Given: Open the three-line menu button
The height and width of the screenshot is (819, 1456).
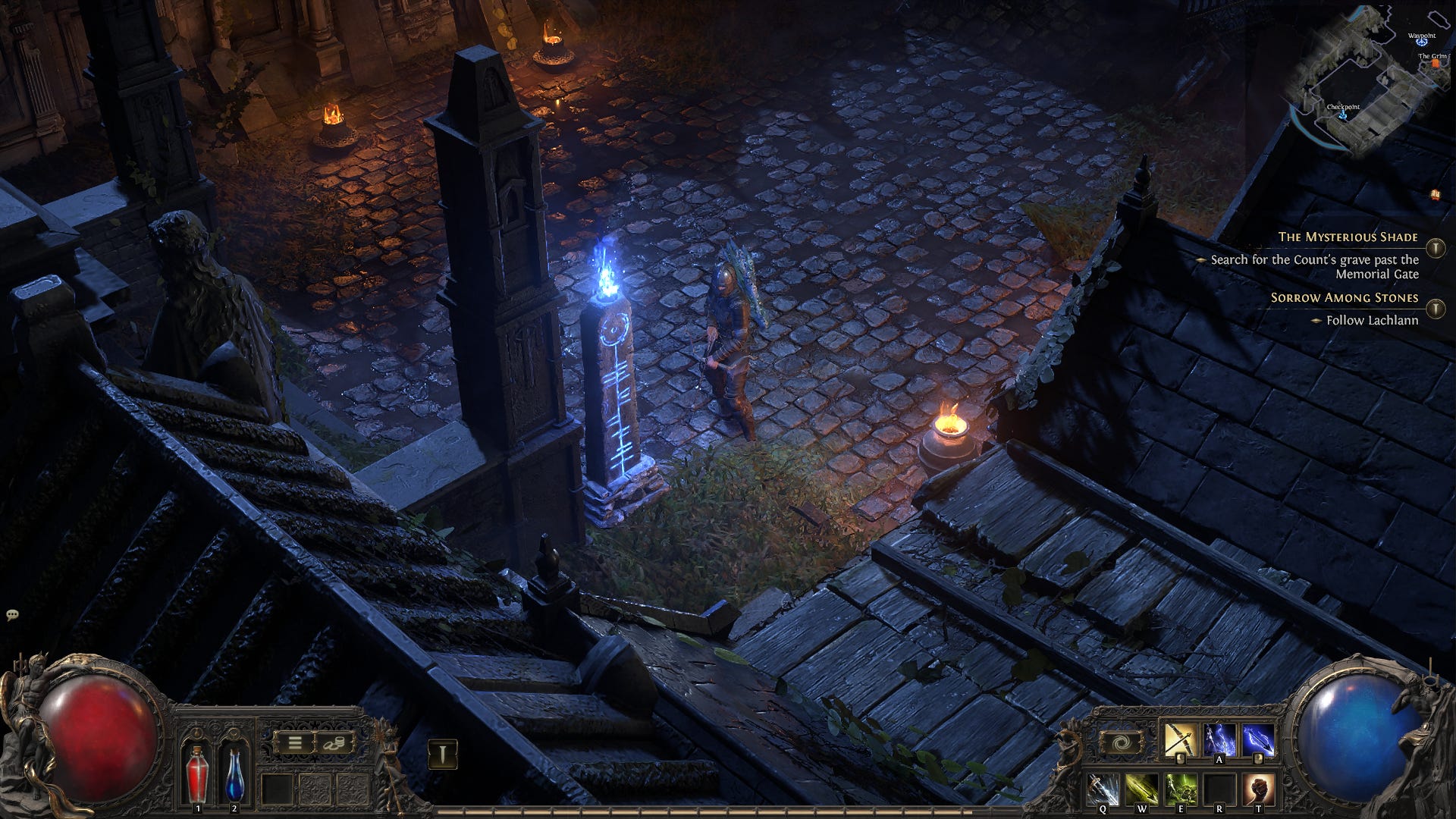Looking at the screenshot, I should (294, 742).
